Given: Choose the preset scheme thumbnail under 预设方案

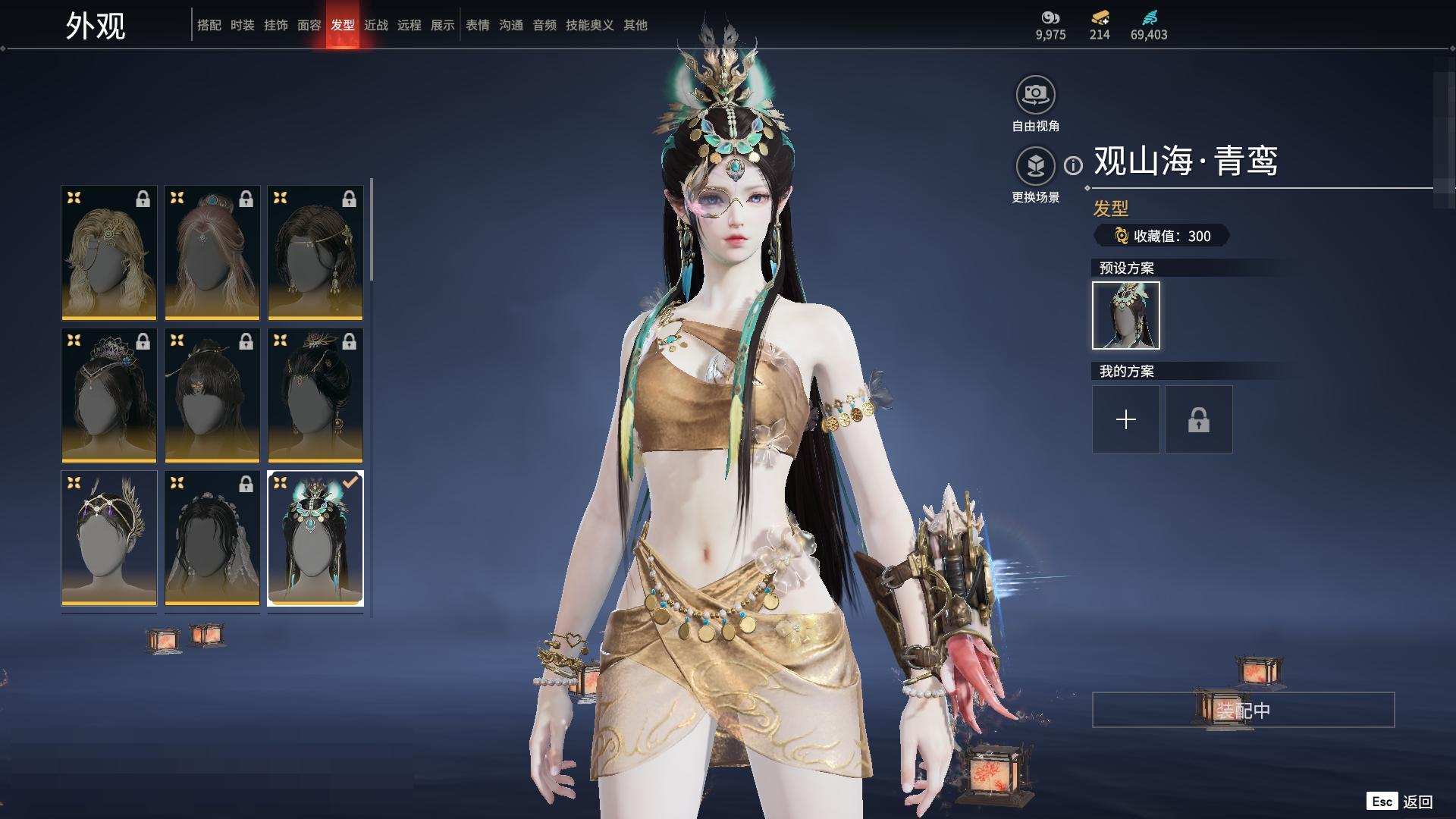Looking at the screenshot, I should [1126, 315].
